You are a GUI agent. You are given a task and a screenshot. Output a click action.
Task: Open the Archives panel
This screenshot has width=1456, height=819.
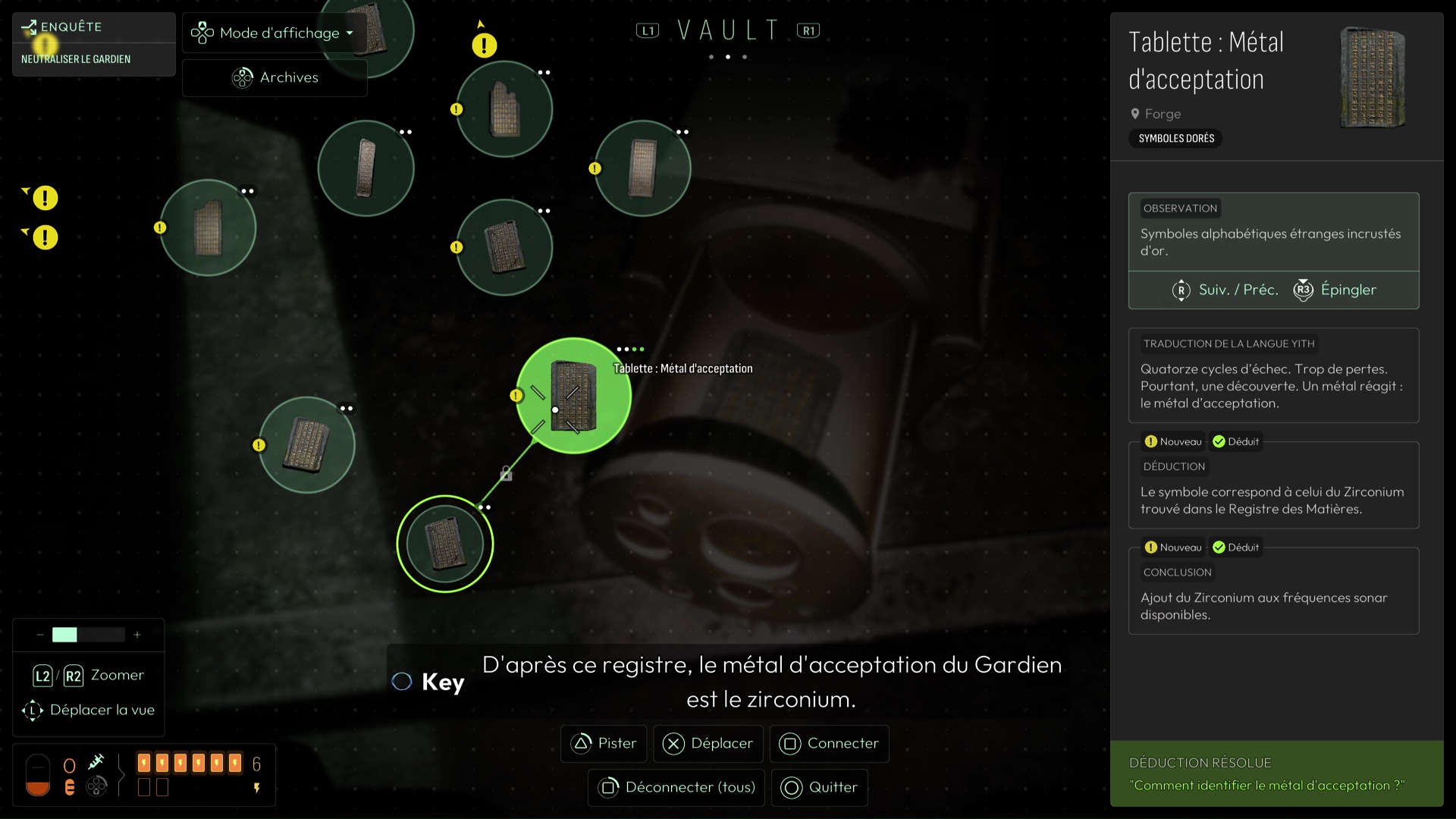click(275, 77)
